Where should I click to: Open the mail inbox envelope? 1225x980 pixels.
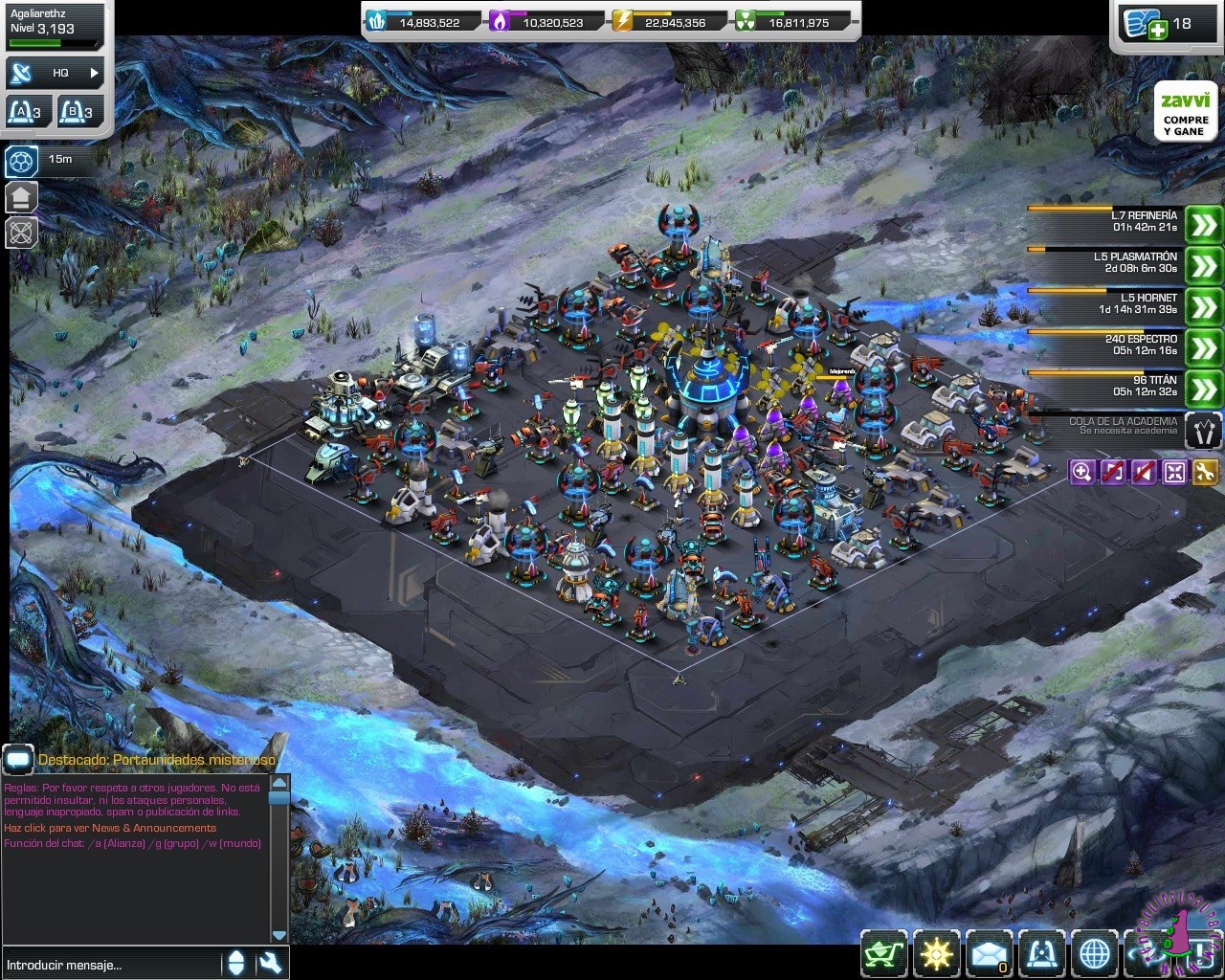989,953
